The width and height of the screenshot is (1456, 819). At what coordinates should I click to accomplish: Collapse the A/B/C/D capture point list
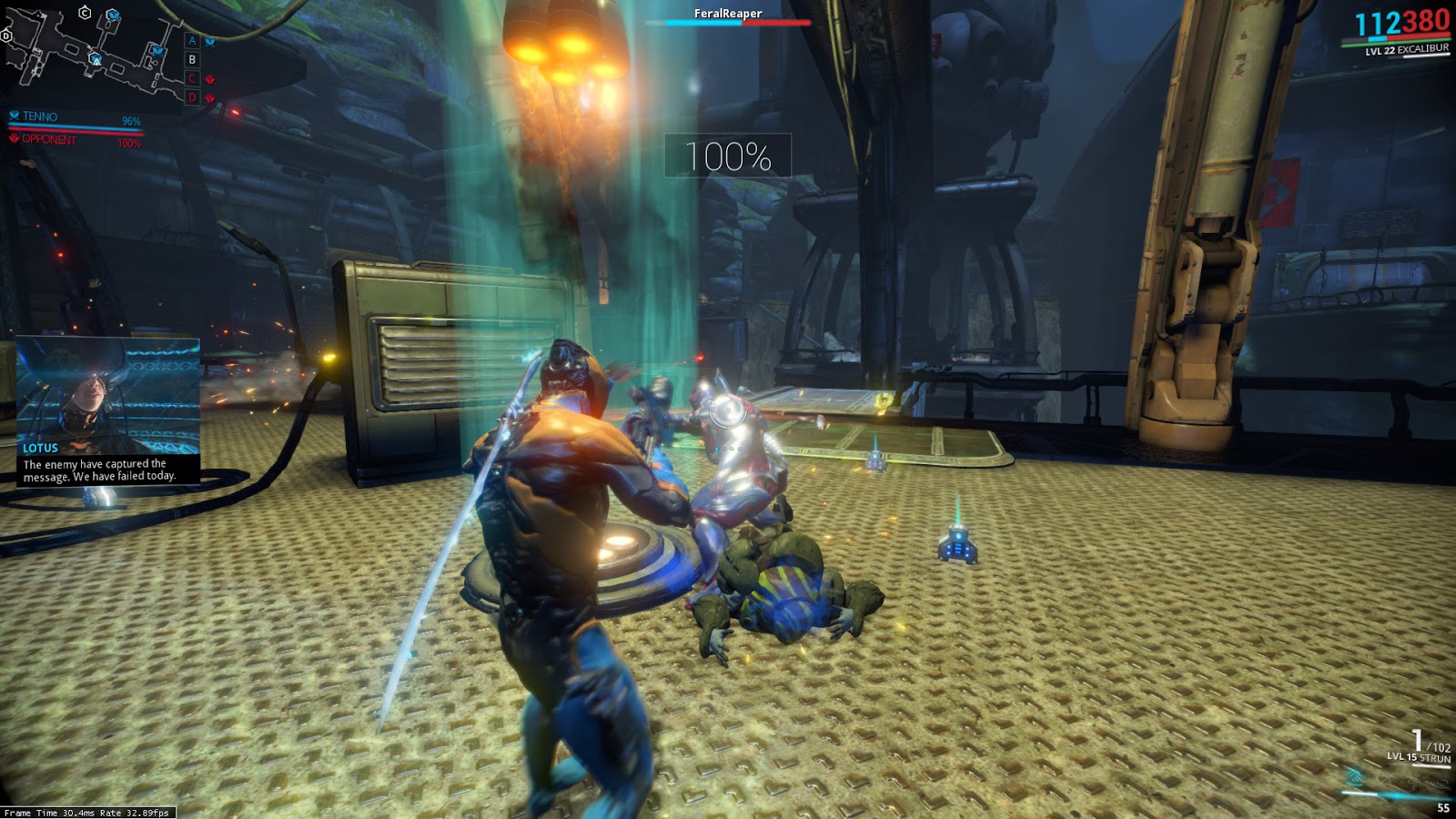point(191,70)
